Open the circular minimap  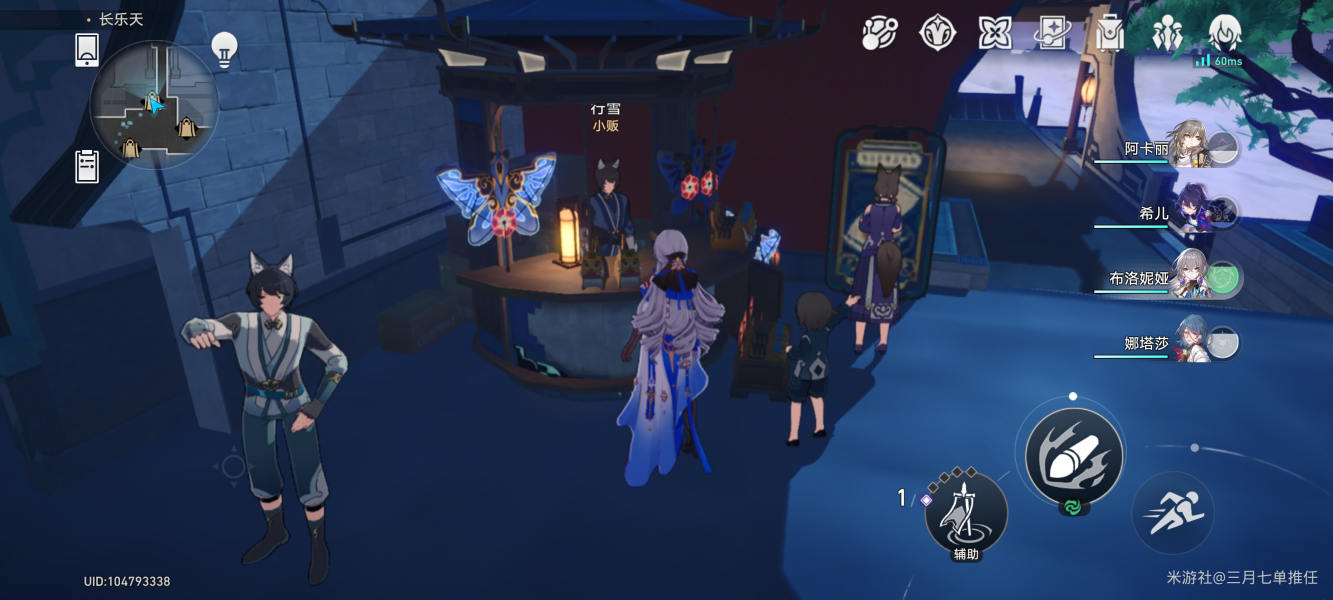[x=153, y=105]
